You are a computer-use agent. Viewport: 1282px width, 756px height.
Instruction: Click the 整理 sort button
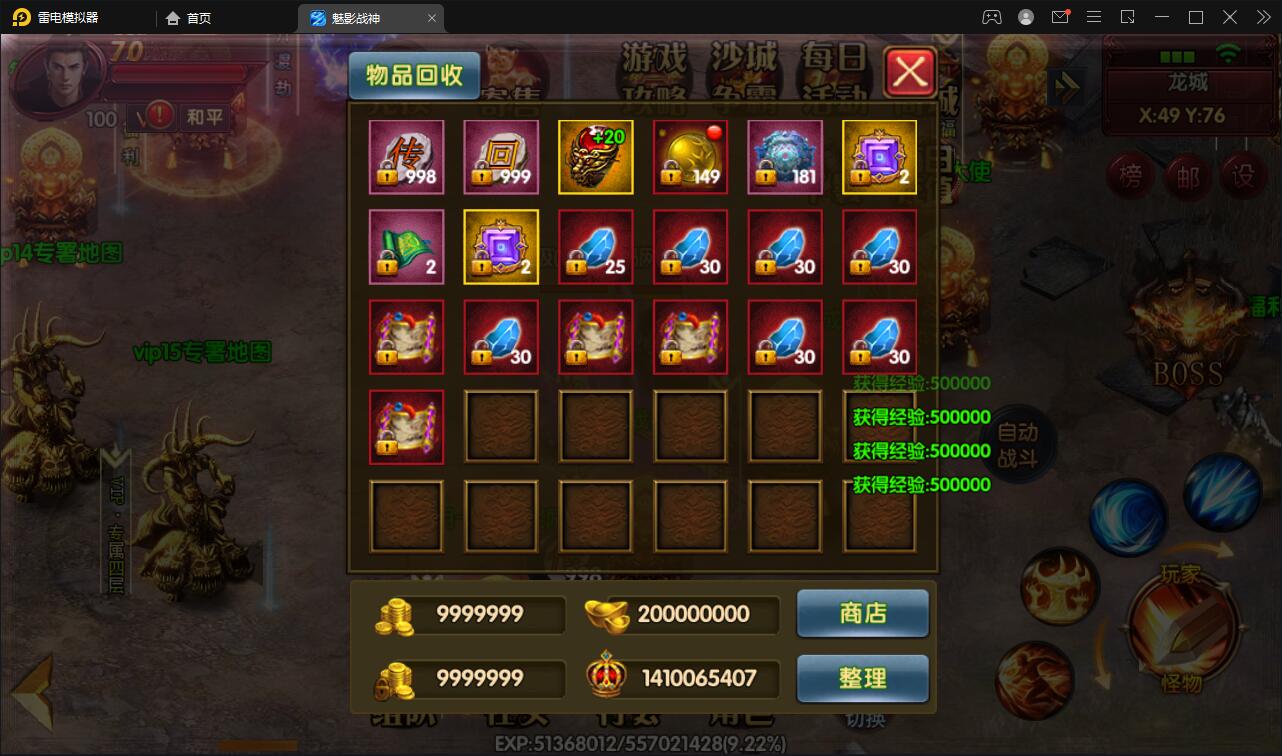[x=862, y=678]
